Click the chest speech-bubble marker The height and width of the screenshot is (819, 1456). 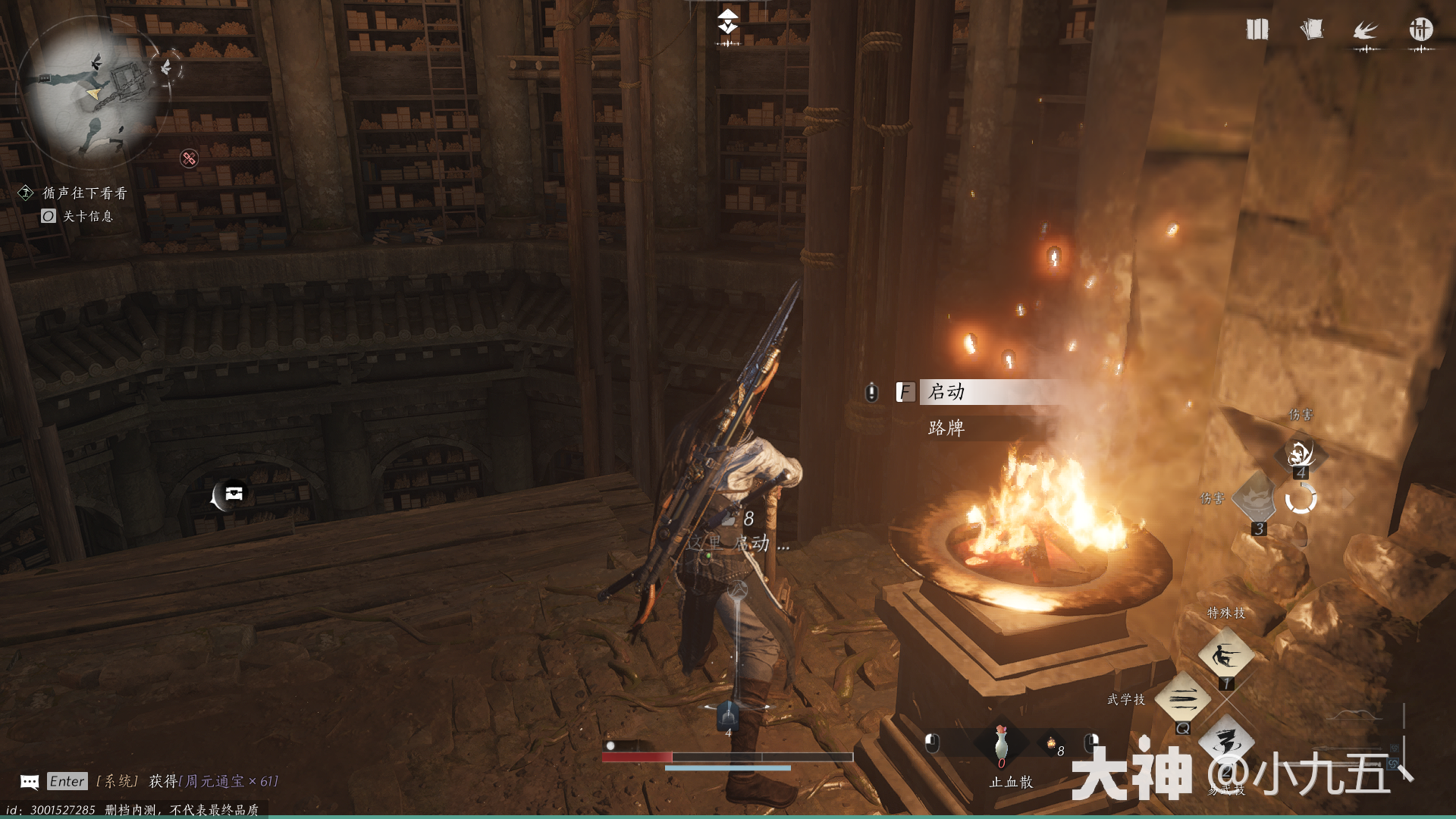tap(232, 494)
